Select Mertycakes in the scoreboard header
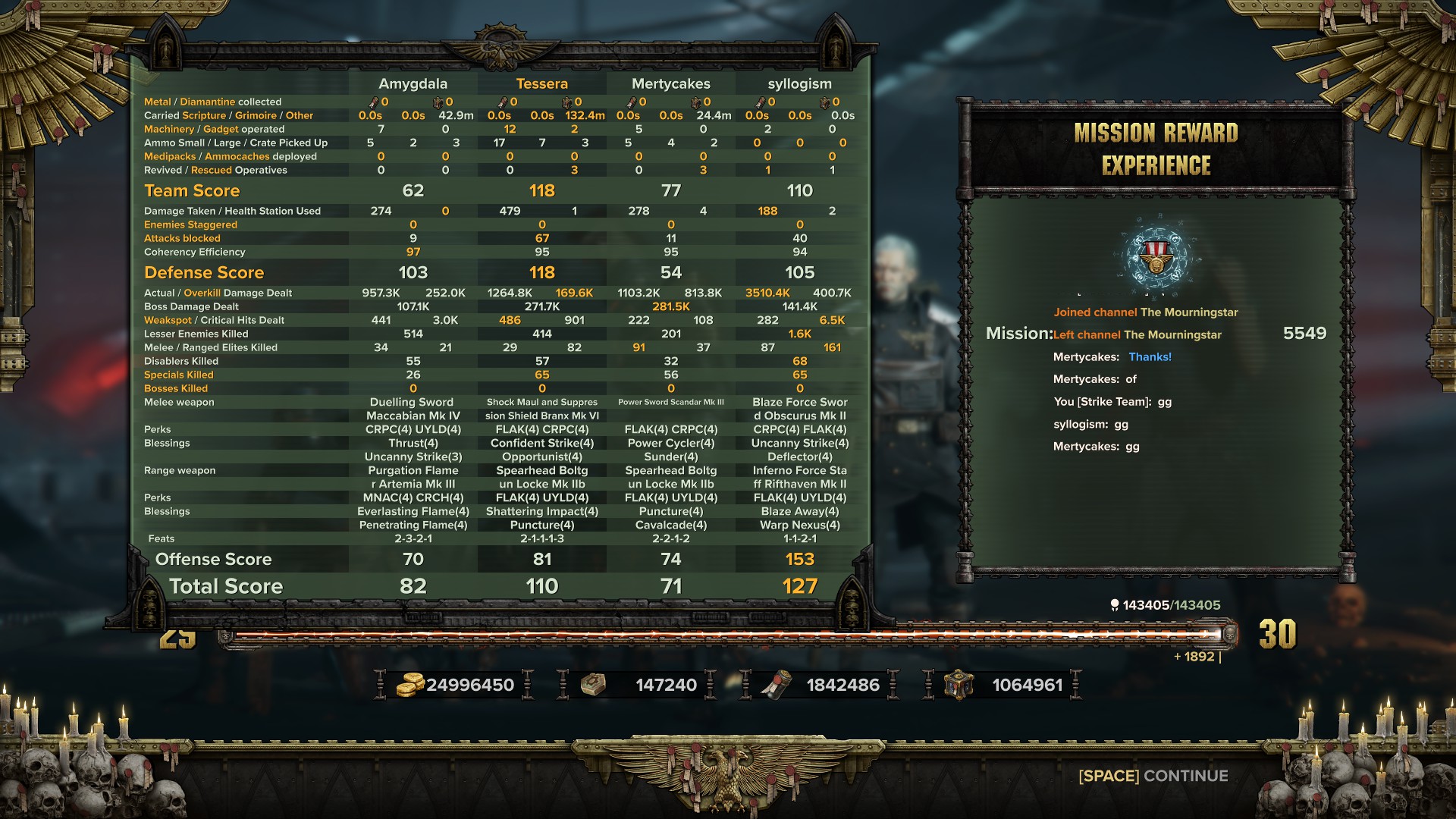Screen dimensions: 1456x819 coord(670,83)
